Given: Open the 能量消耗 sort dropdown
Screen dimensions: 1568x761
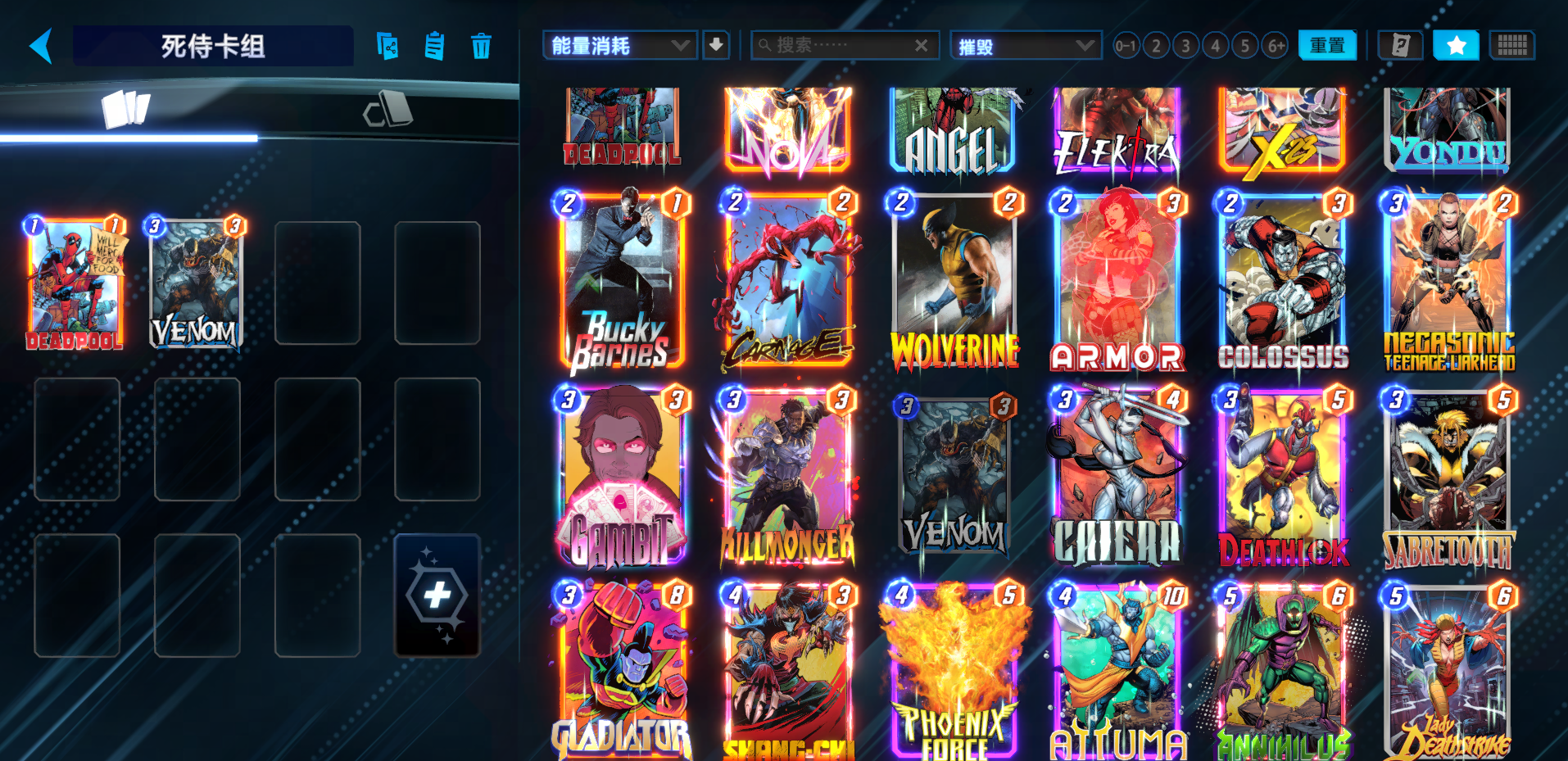Looking at the screenshot, I should 619,46.
